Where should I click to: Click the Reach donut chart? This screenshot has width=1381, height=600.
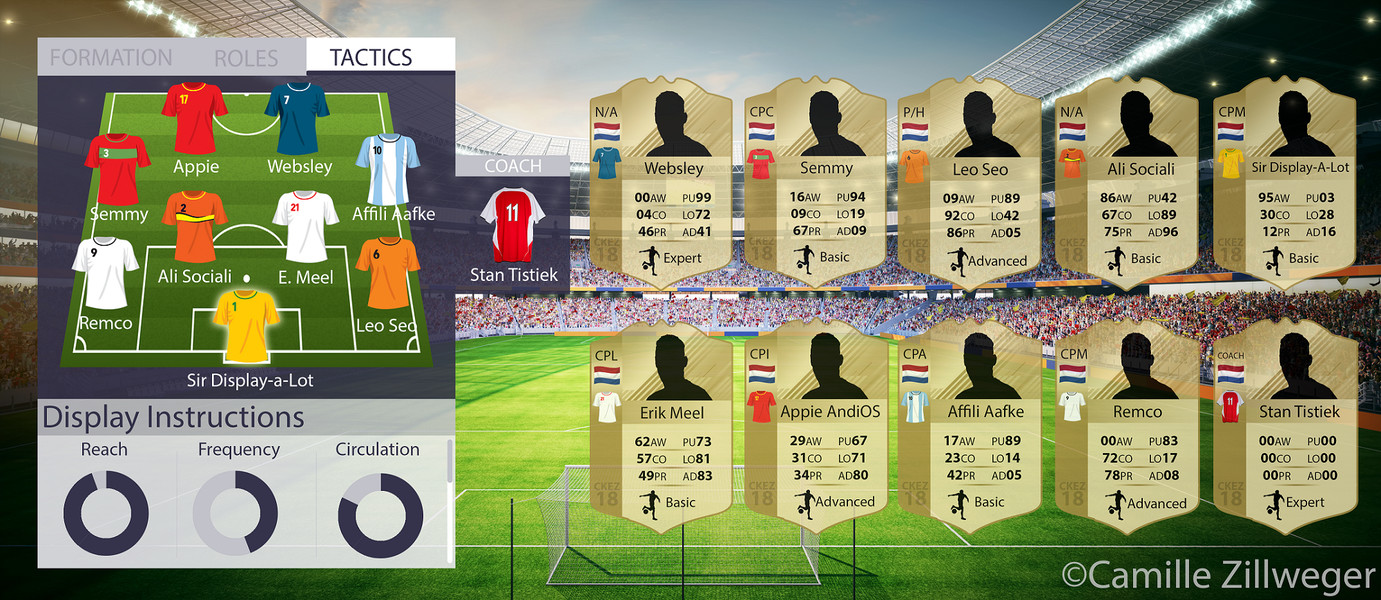point(105,513)
